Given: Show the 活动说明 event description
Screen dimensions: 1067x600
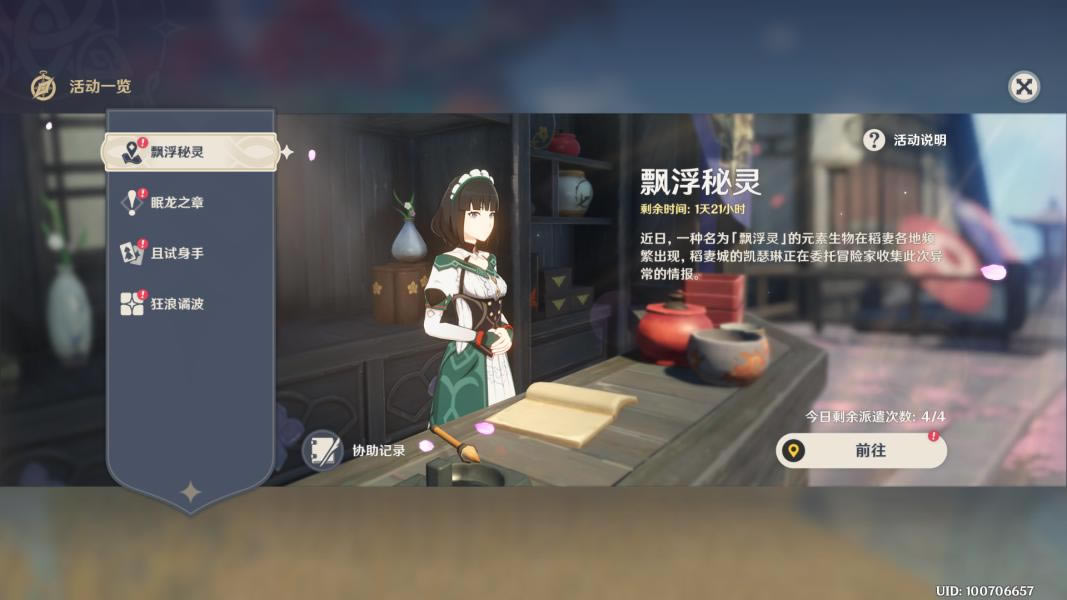Looking at the screenshot, I should point(905,140).
